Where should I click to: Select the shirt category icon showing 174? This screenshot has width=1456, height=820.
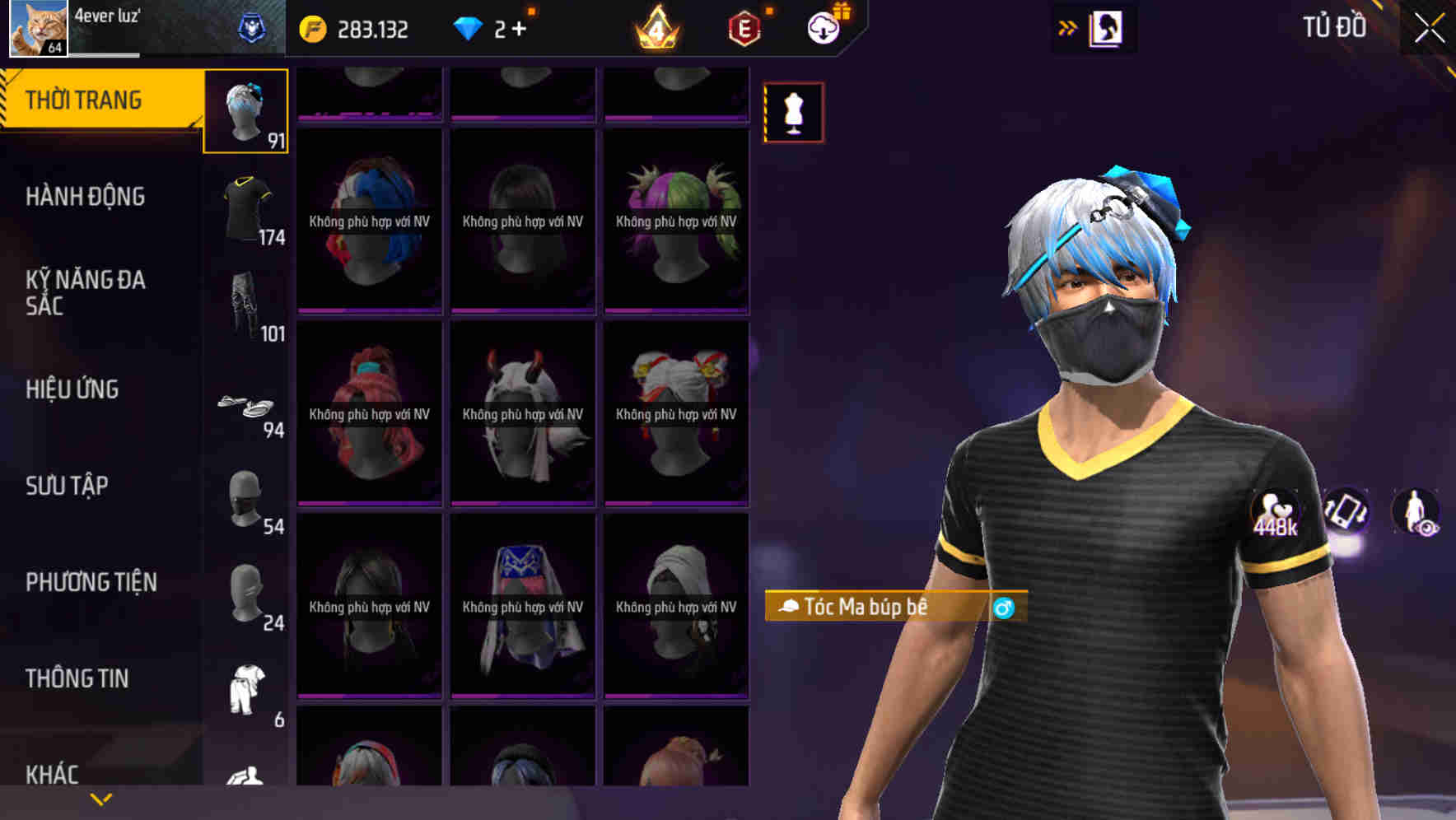[246, 208]
